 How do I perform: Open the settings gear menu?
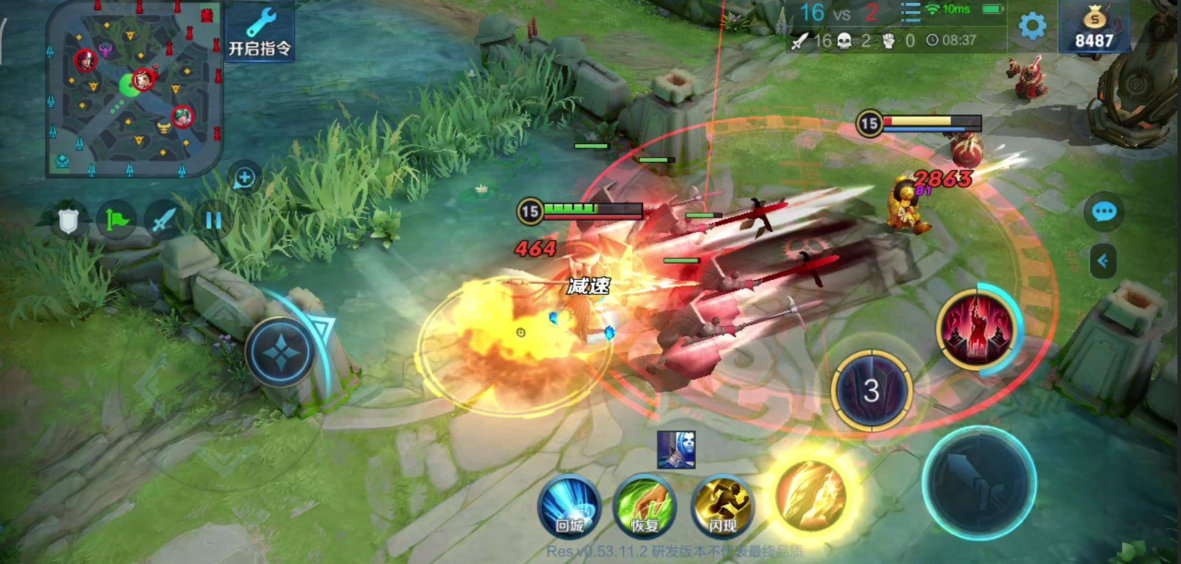coord(1032,26)
